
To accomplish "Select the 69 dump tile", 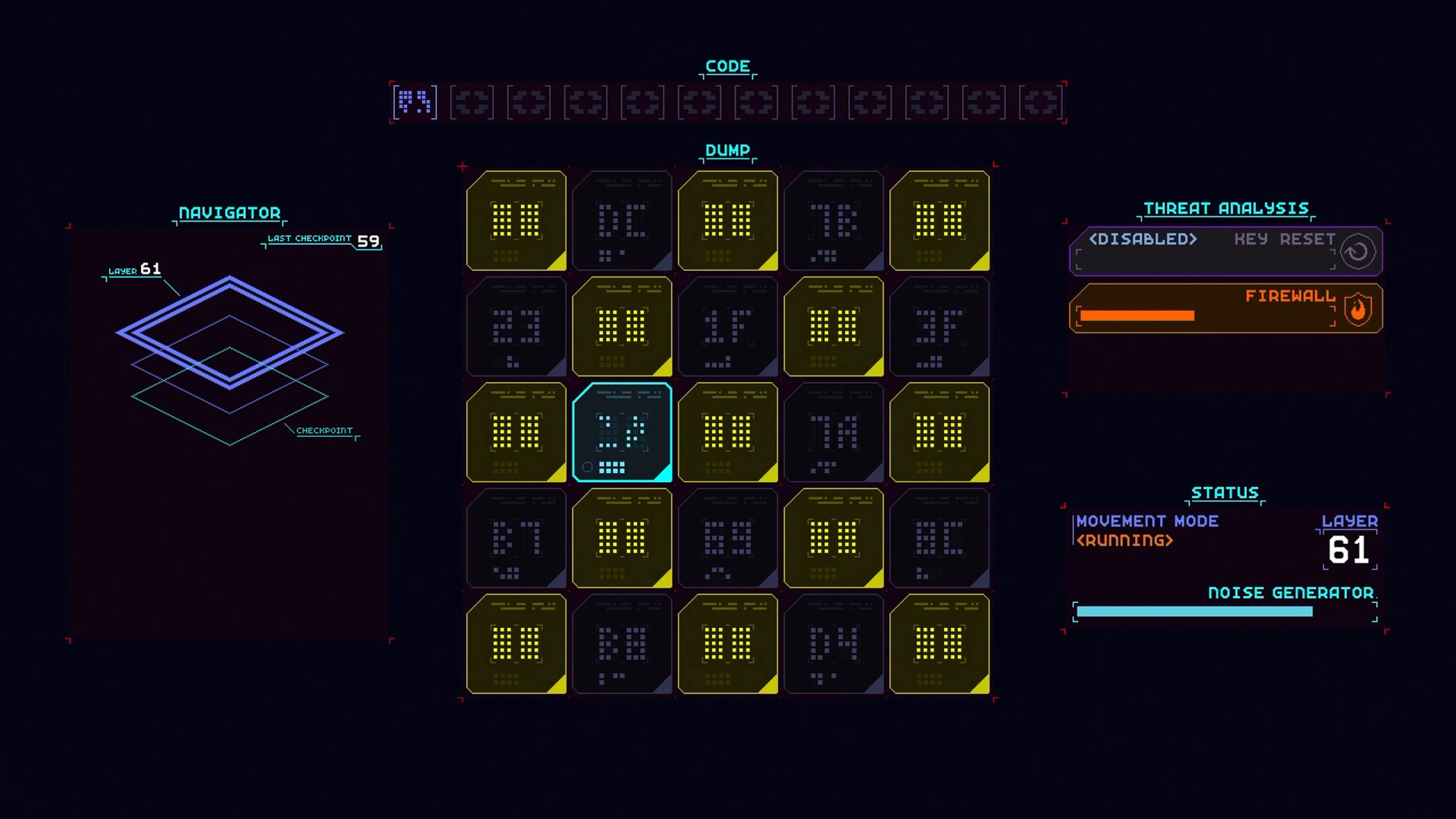I will pos(728,538).
